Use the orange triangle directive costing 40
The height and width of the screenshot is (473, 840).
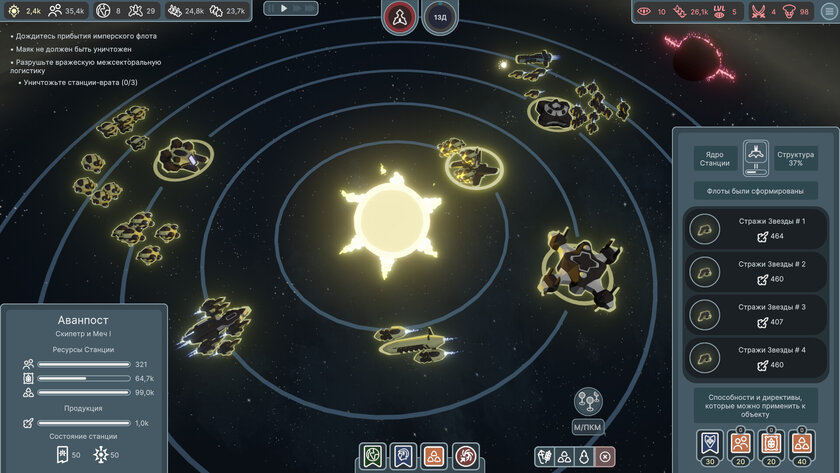pos(801,443)
